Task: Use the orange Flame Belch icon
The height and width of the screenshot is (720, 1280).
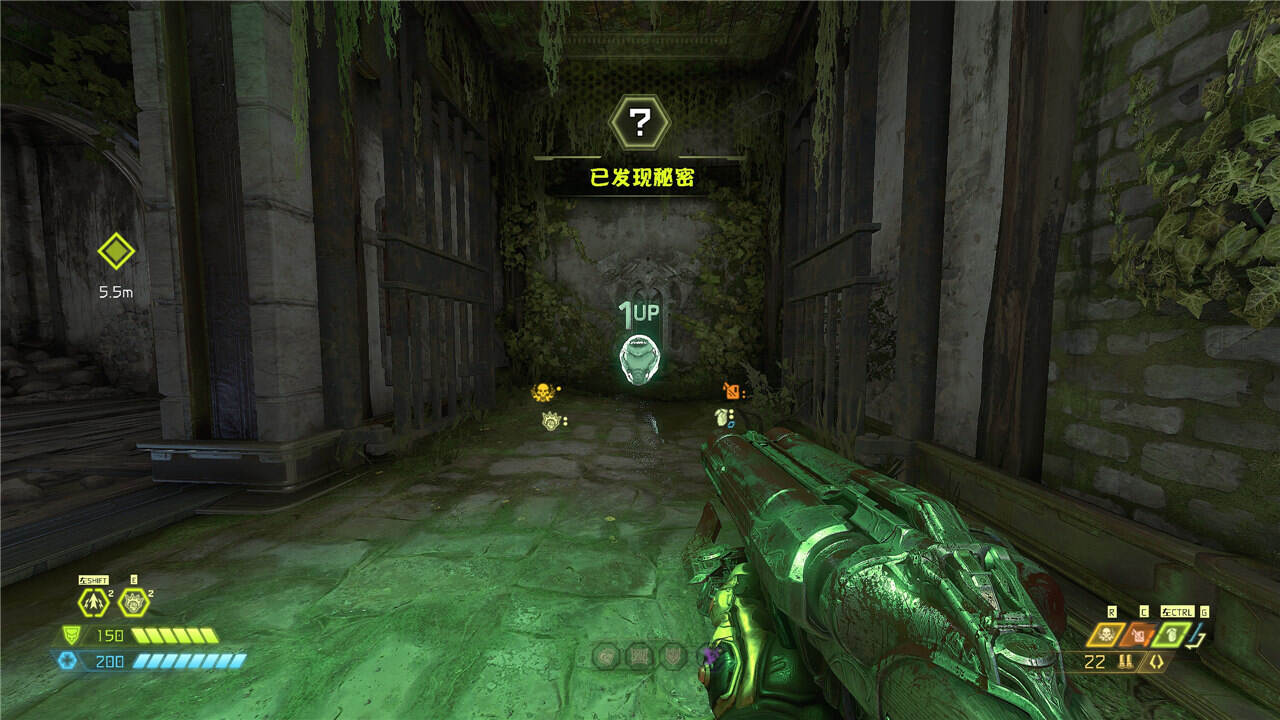Action: click(1140, 634)
